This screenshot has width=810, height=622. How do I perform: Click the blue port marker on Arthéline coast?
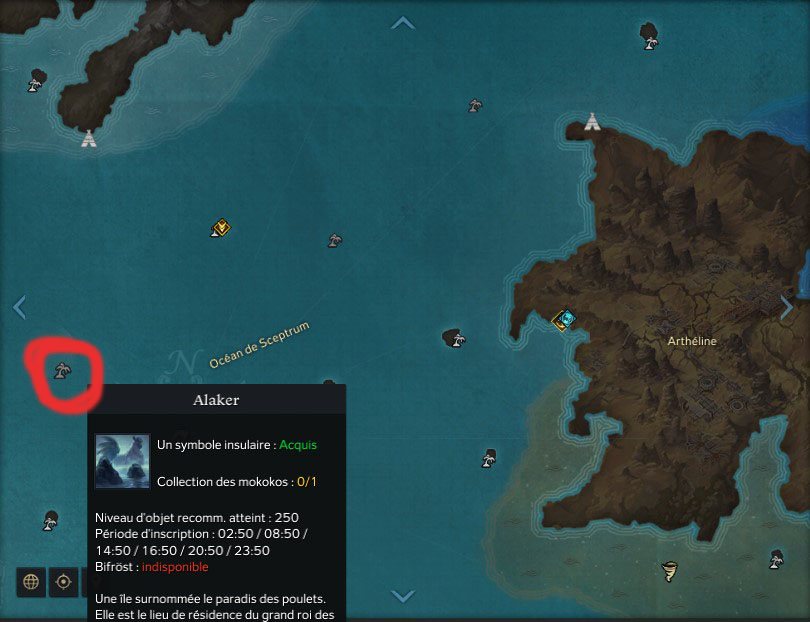566,320
